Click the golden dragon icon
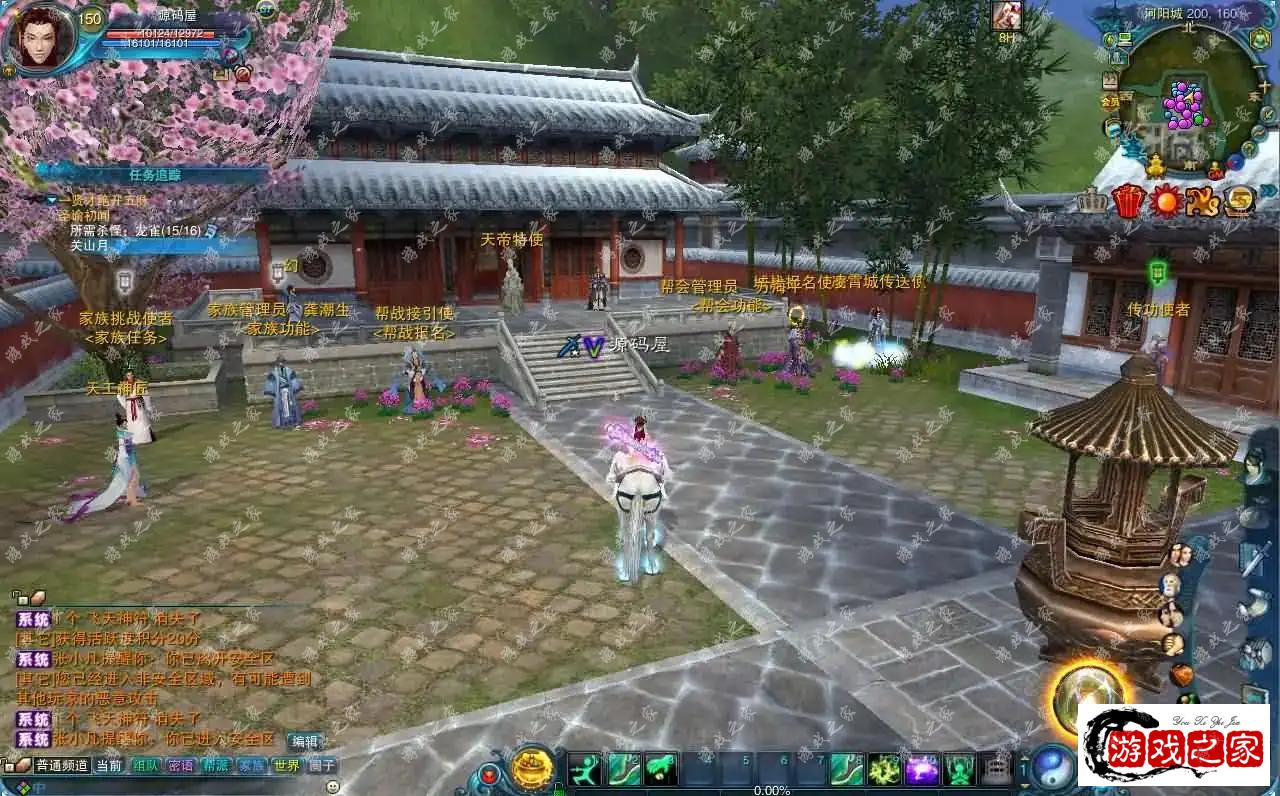This screenshot has height=796, width=1280. tap(1202, 201)
